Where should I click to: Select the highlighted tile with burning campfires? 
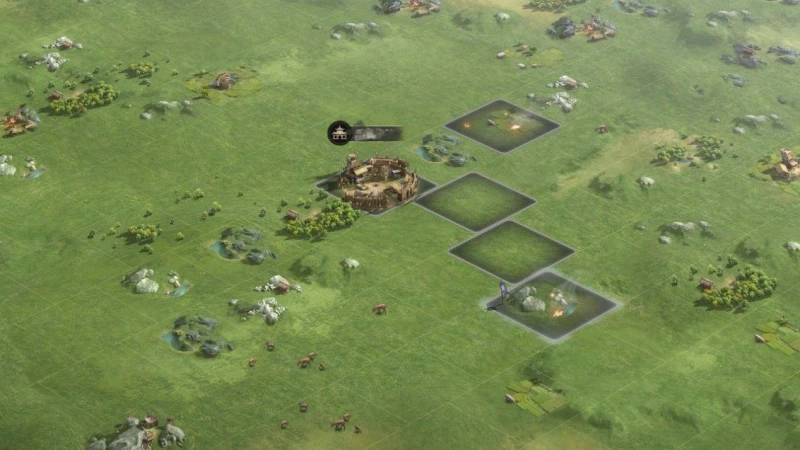(502, 126)
